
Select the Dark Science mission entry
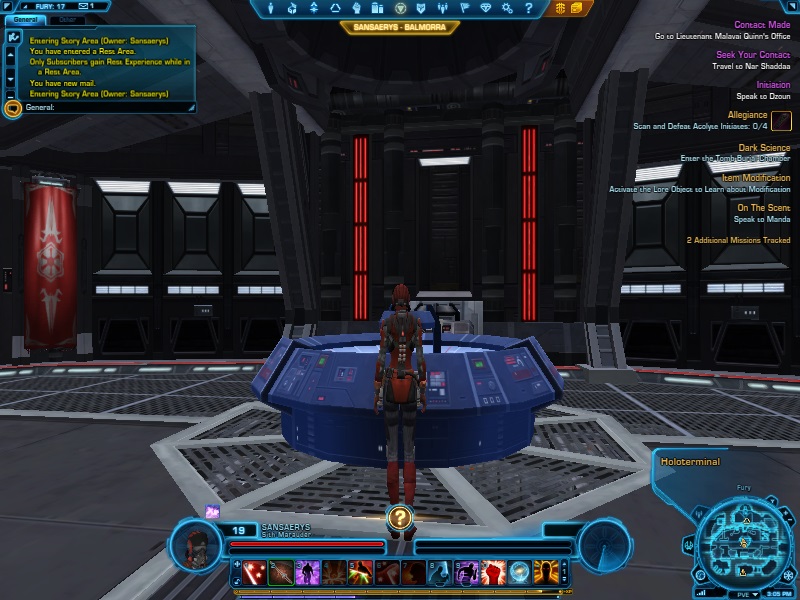(x=764, y=147)
